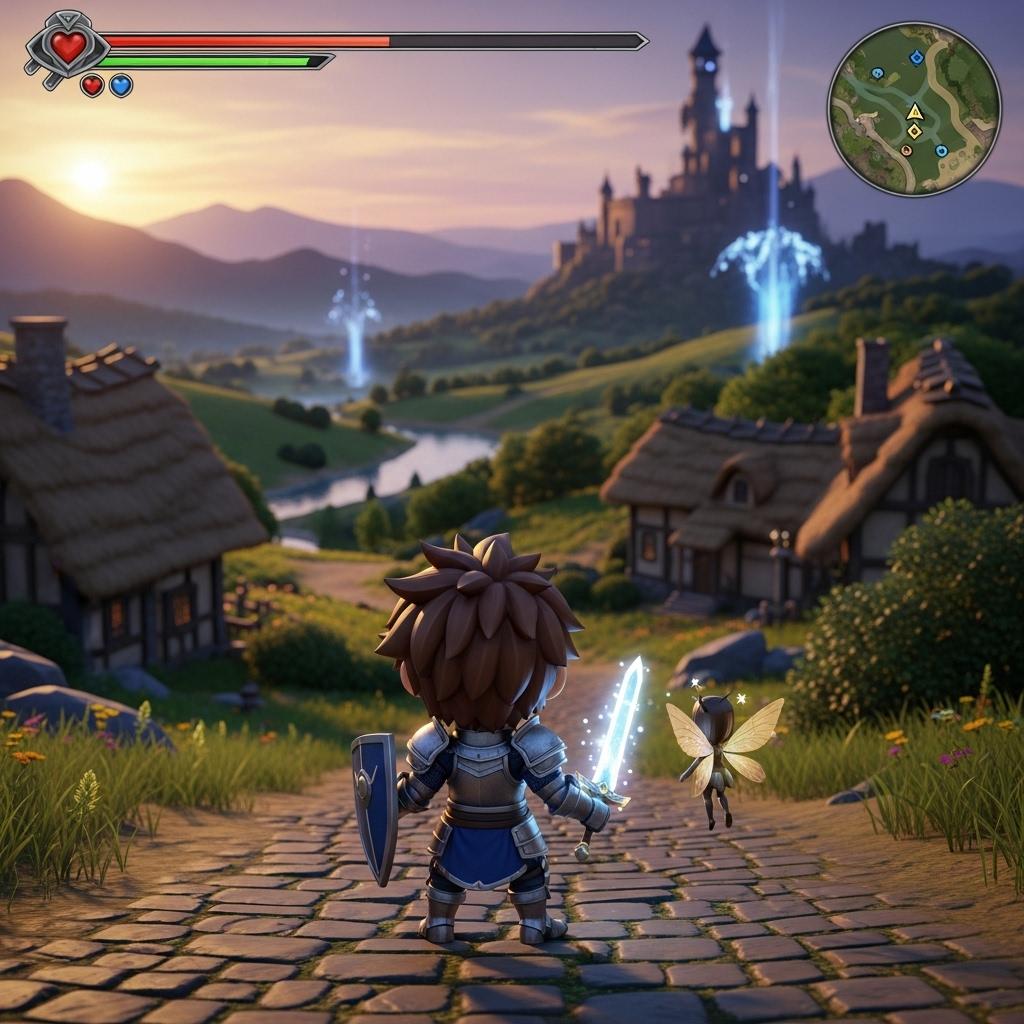Choose the blue diamond-shaped marker on the minimap

click(x=916, y=58)
